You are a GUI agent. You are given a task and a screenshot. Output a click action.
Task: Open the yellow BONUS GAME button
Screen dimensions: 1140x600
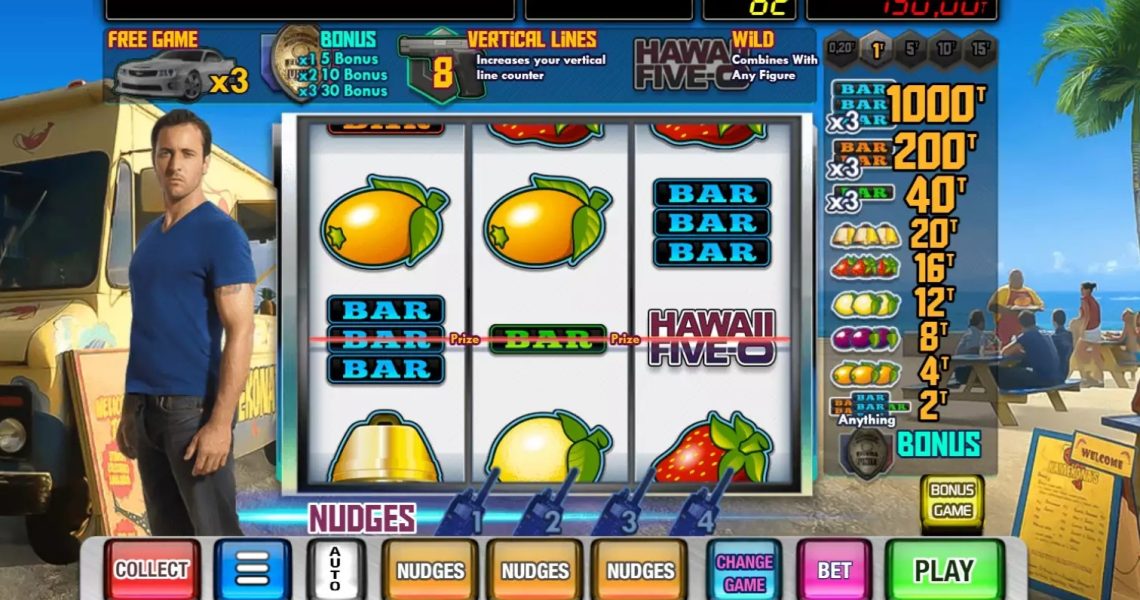point(951,501)
